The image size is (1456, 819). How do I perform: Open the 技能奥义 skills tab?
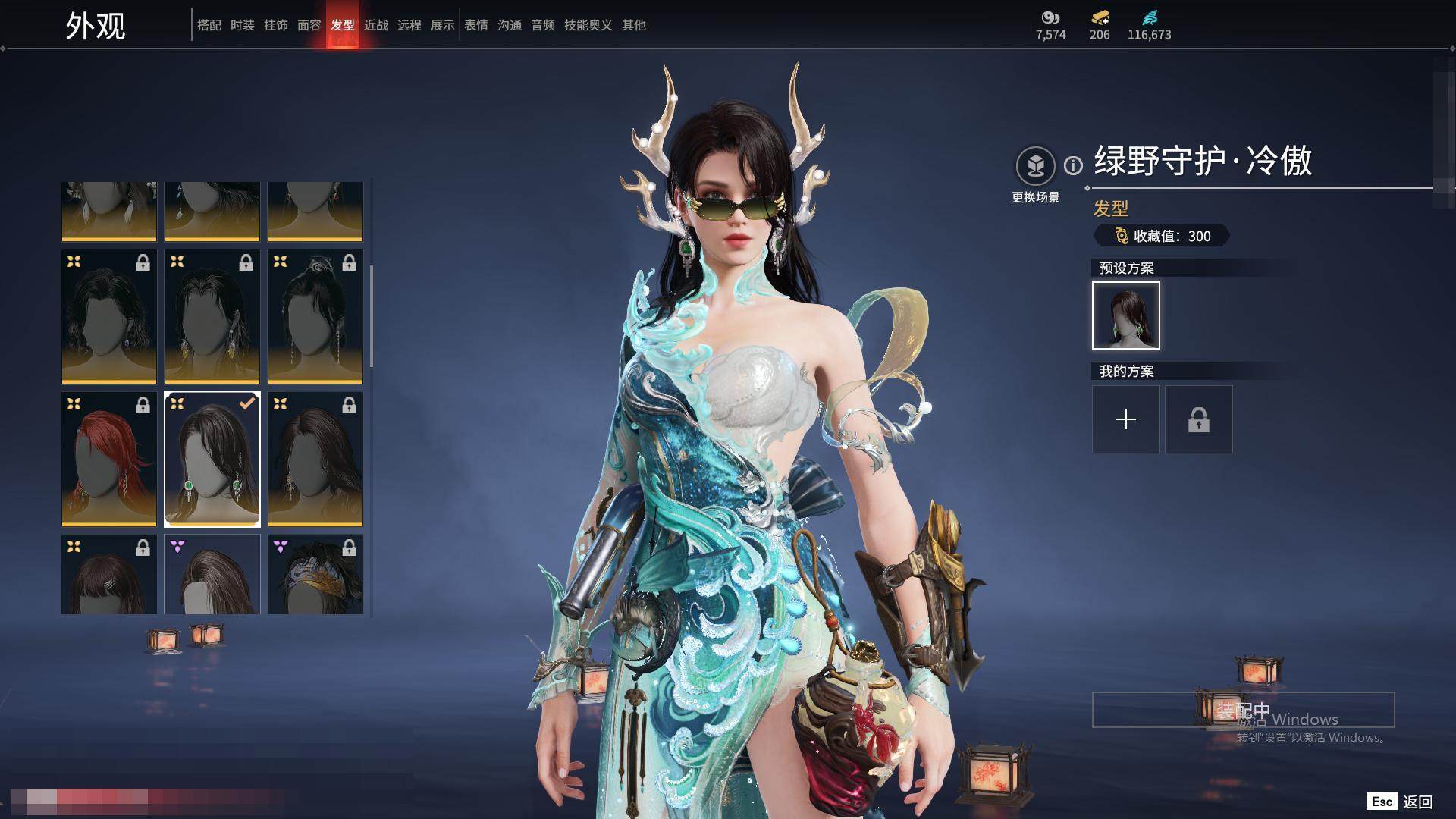pyautogui.click(x=588, y=25)
